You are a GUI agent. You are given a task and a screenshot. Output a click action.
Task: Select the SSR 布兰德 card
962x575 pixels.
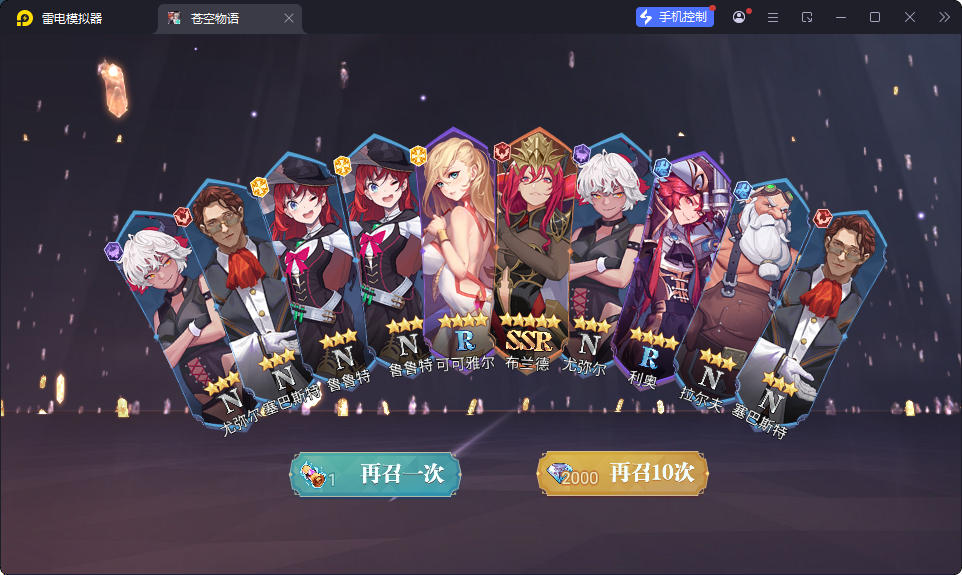point(530,250)
